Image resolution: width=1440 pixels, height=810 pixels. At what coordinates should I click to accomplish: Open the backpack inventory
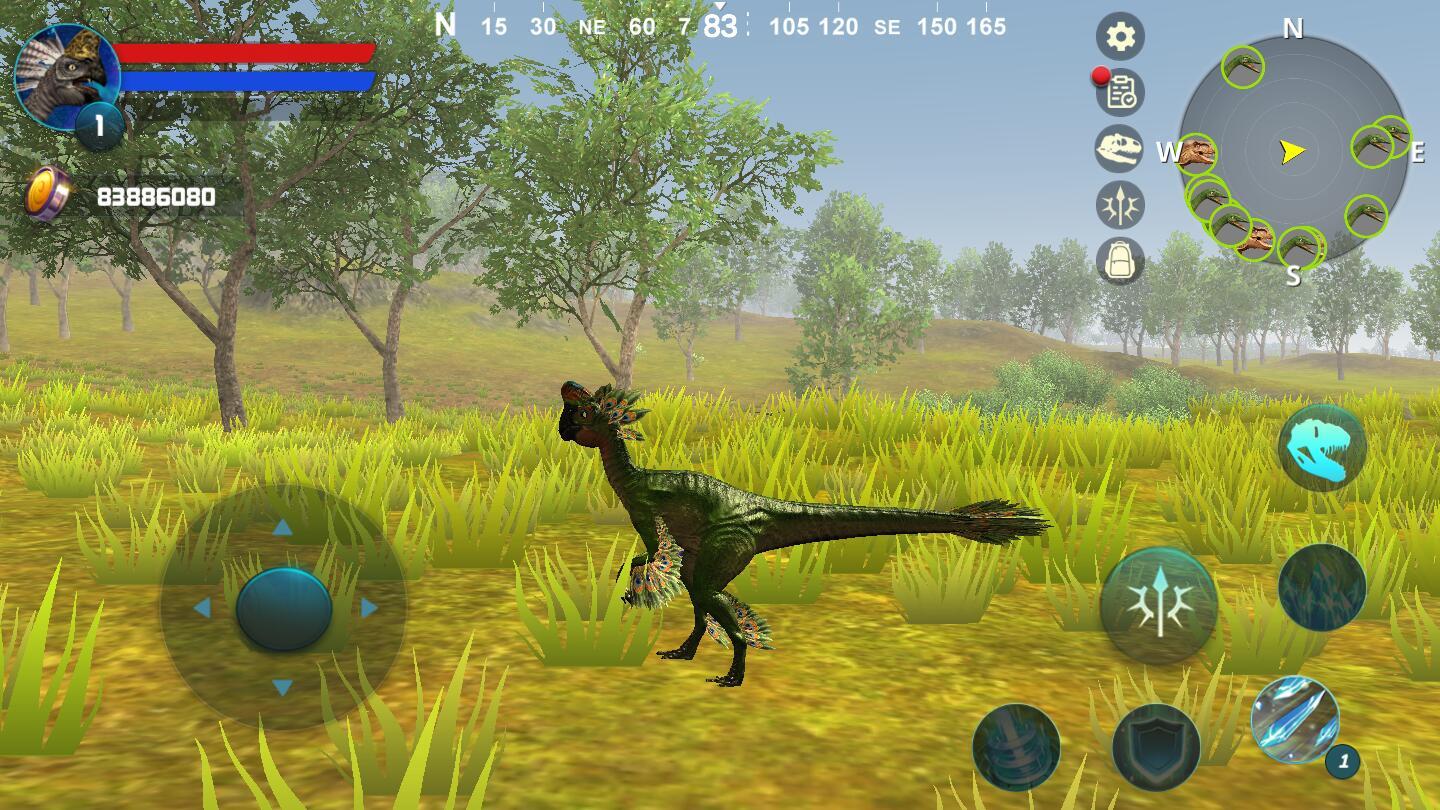click(1120, 261)
